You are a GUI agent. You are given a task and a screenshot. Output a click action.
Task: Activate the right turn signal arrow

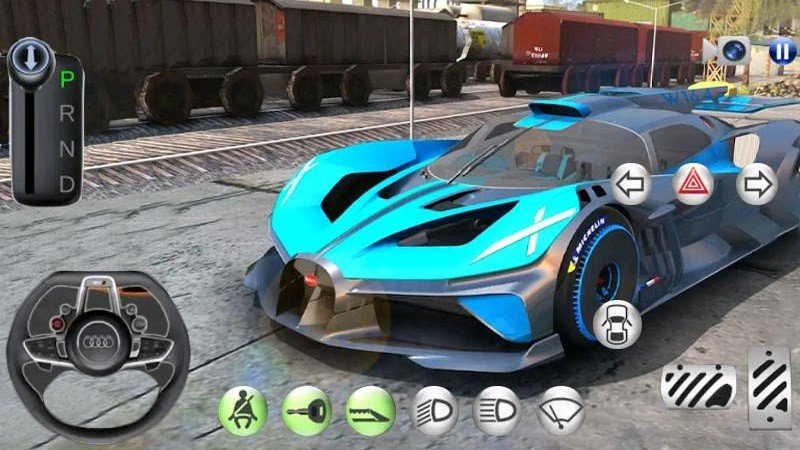[756, 184]
